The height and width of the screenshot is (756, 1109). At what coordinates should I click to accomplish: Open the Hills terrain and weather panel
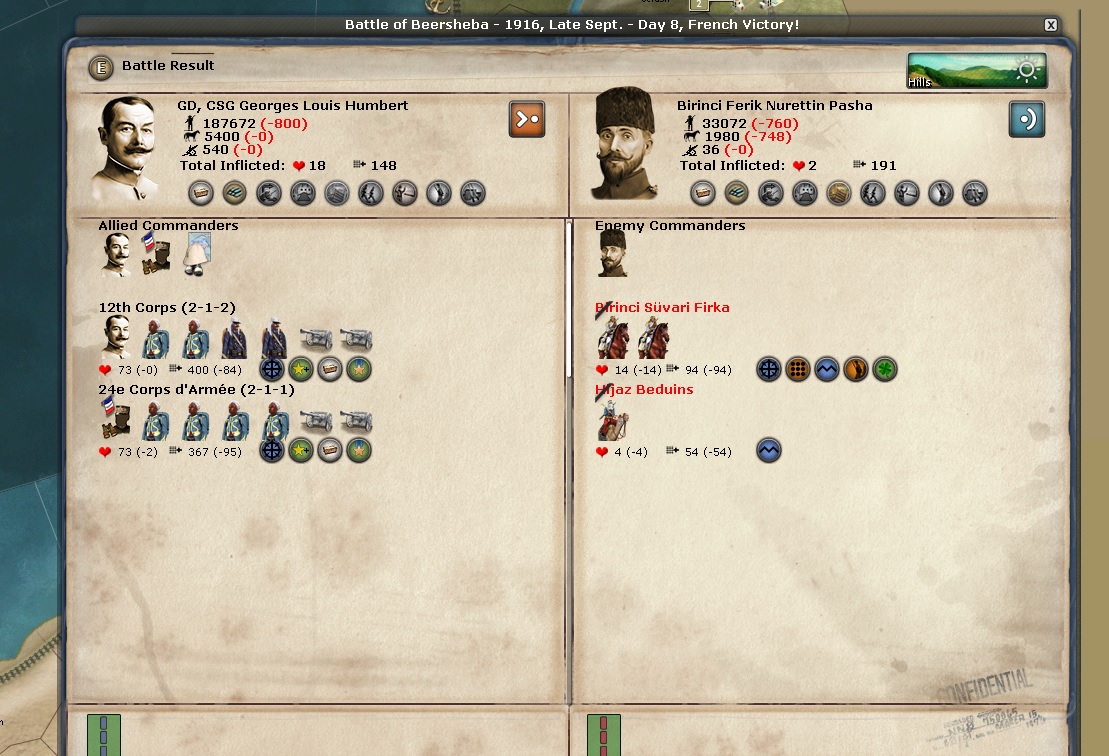(x=976, y=70)
